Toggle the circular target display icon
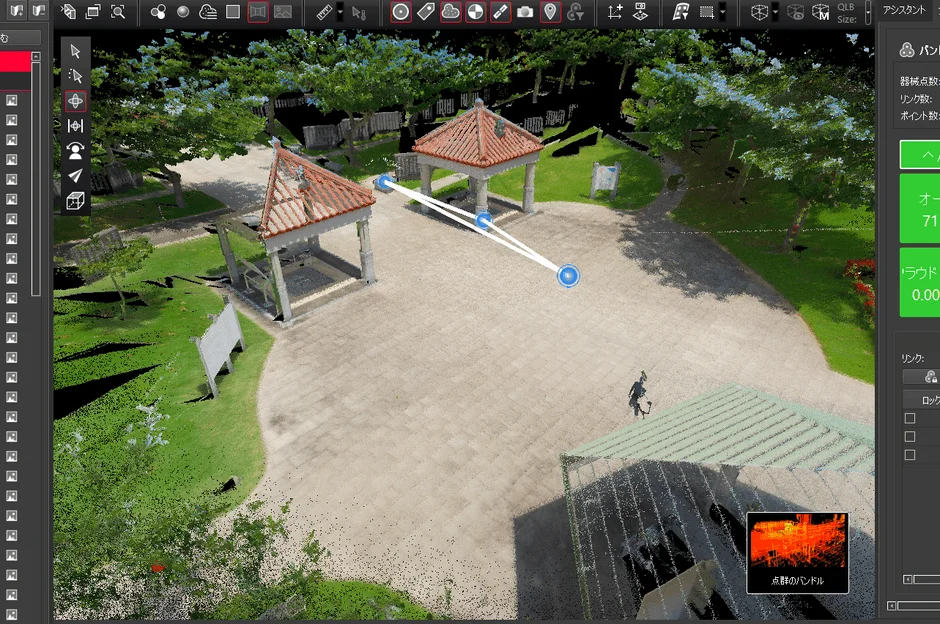 (400, 12)
